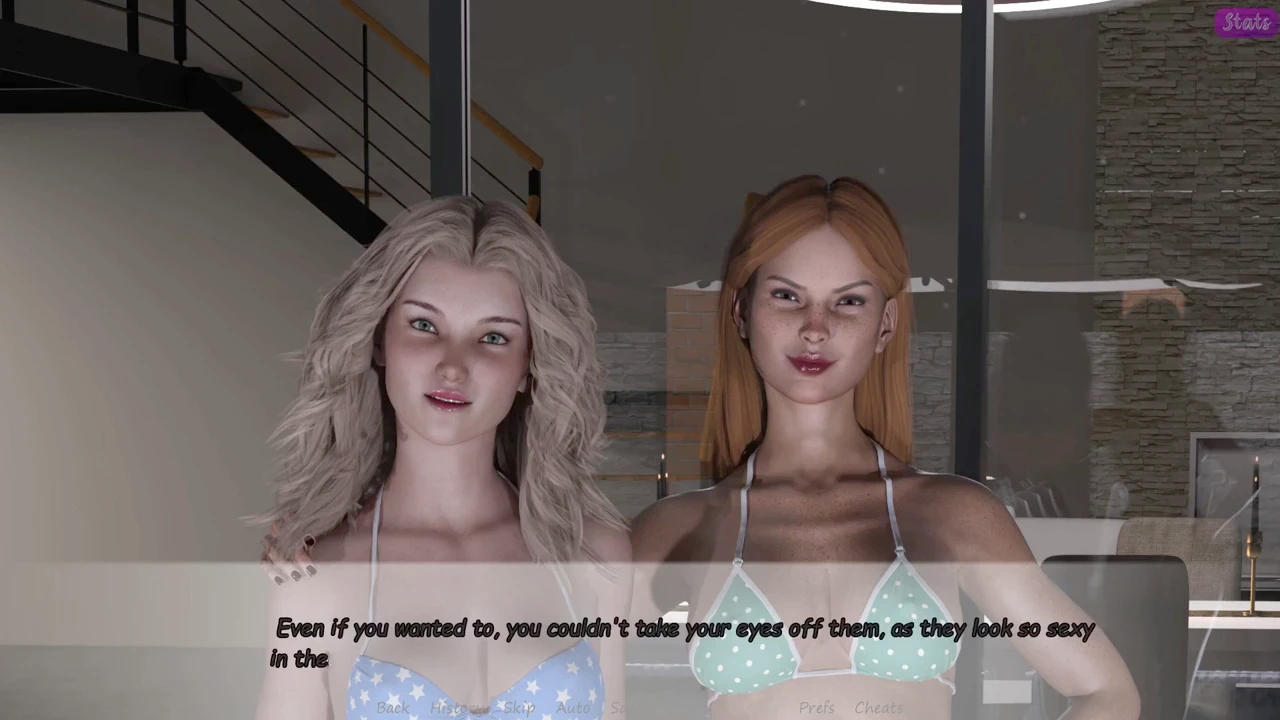Open the Prefs menu
Viewport: 1280px width, 720px height.
pos(816,708)
